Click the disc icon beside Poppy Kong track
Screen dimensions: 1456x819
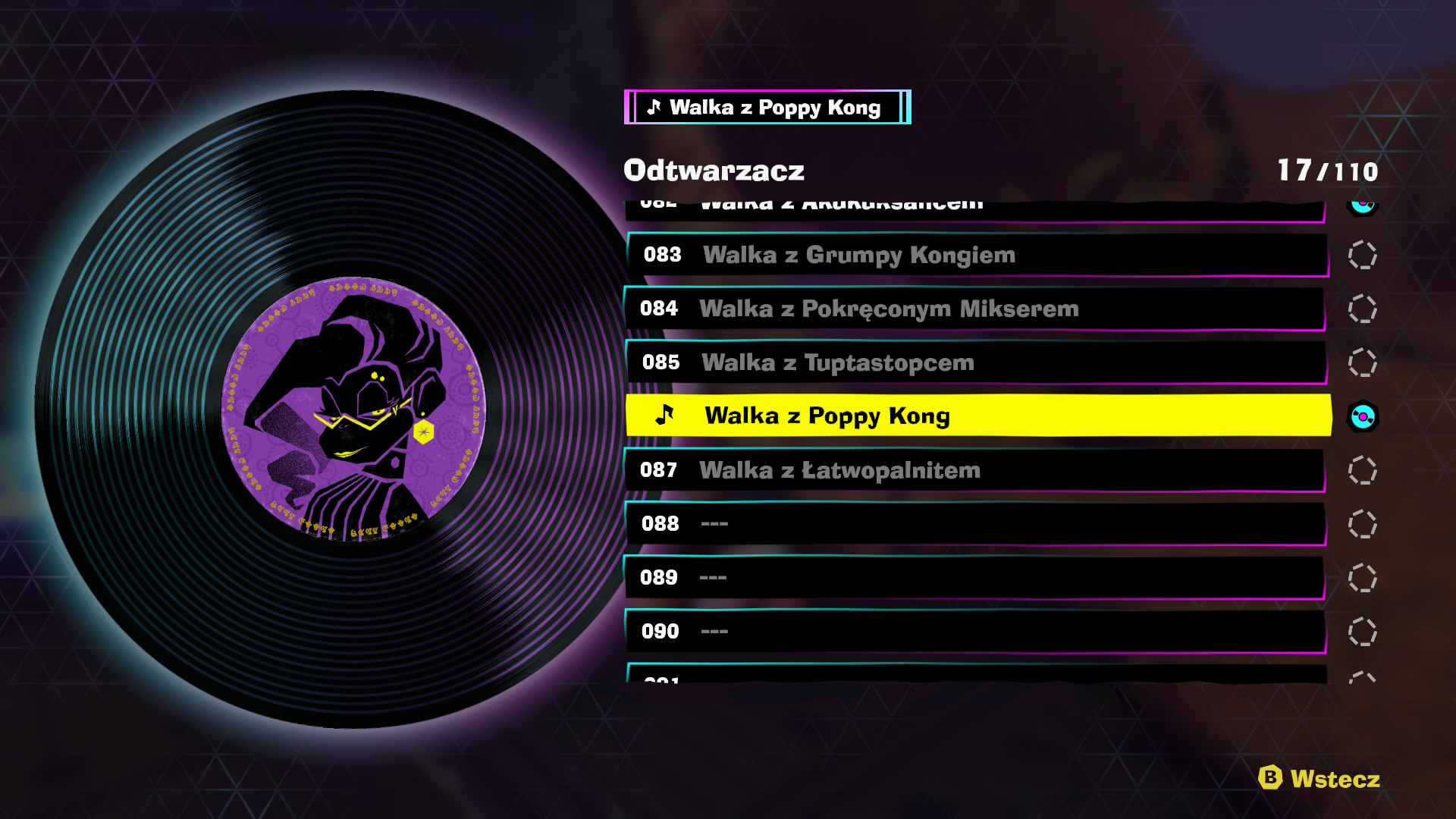pos(1363,416)
